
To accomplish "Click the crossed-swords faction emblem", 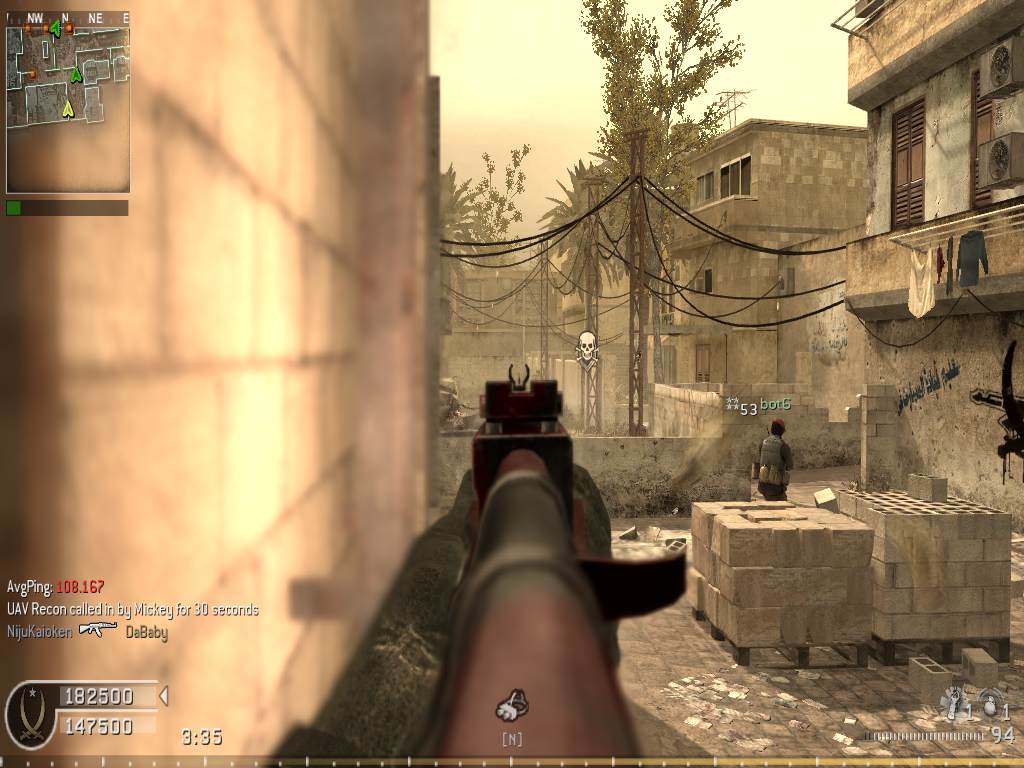I will (30, 714).
